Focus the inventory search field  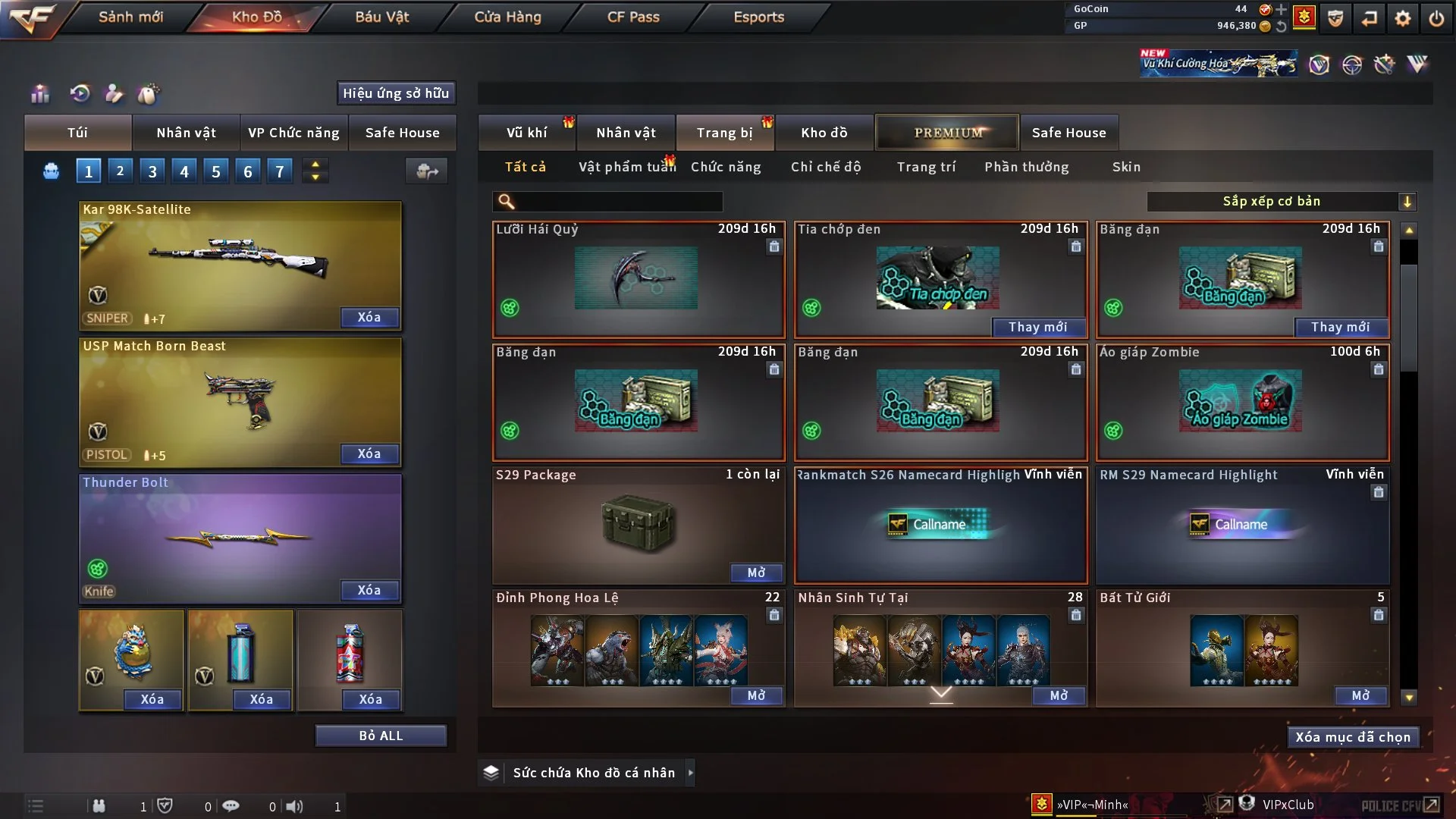618,201
